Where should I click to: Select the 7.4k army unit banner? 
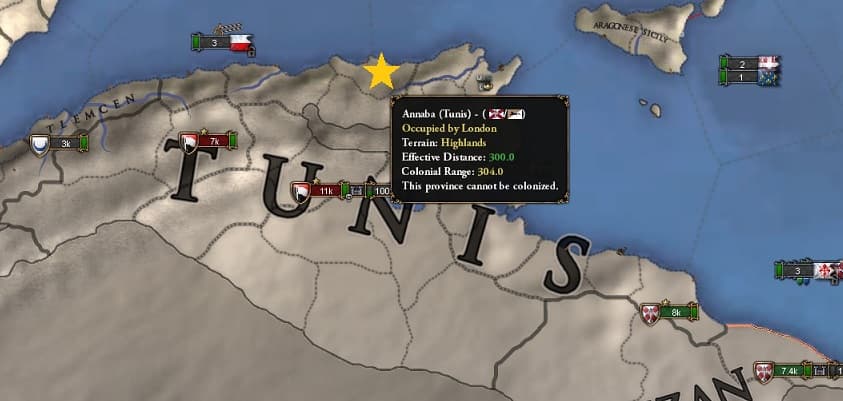coord(783,371)
